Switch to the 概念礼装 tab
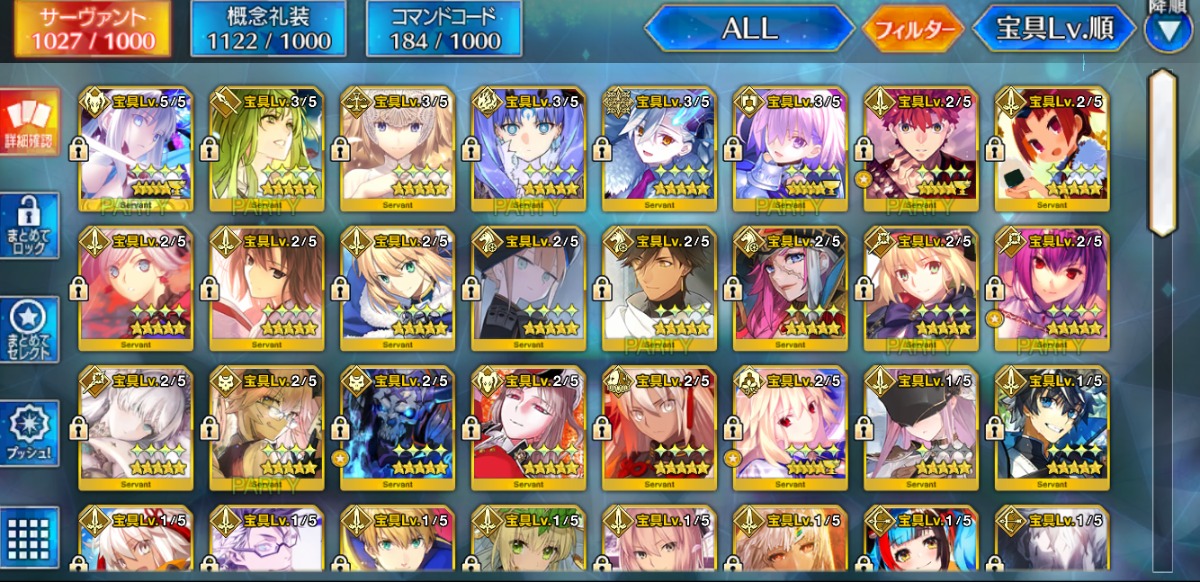1200x582 pixels. (268, 29)
